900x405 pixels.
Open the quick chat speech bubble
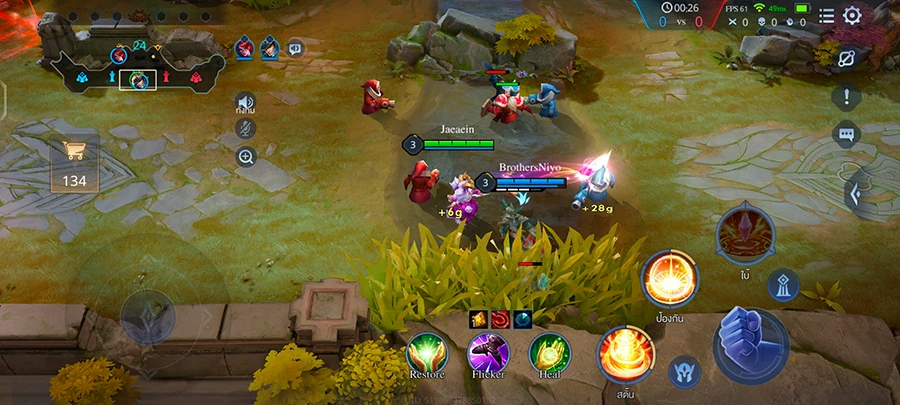[846, 135]
